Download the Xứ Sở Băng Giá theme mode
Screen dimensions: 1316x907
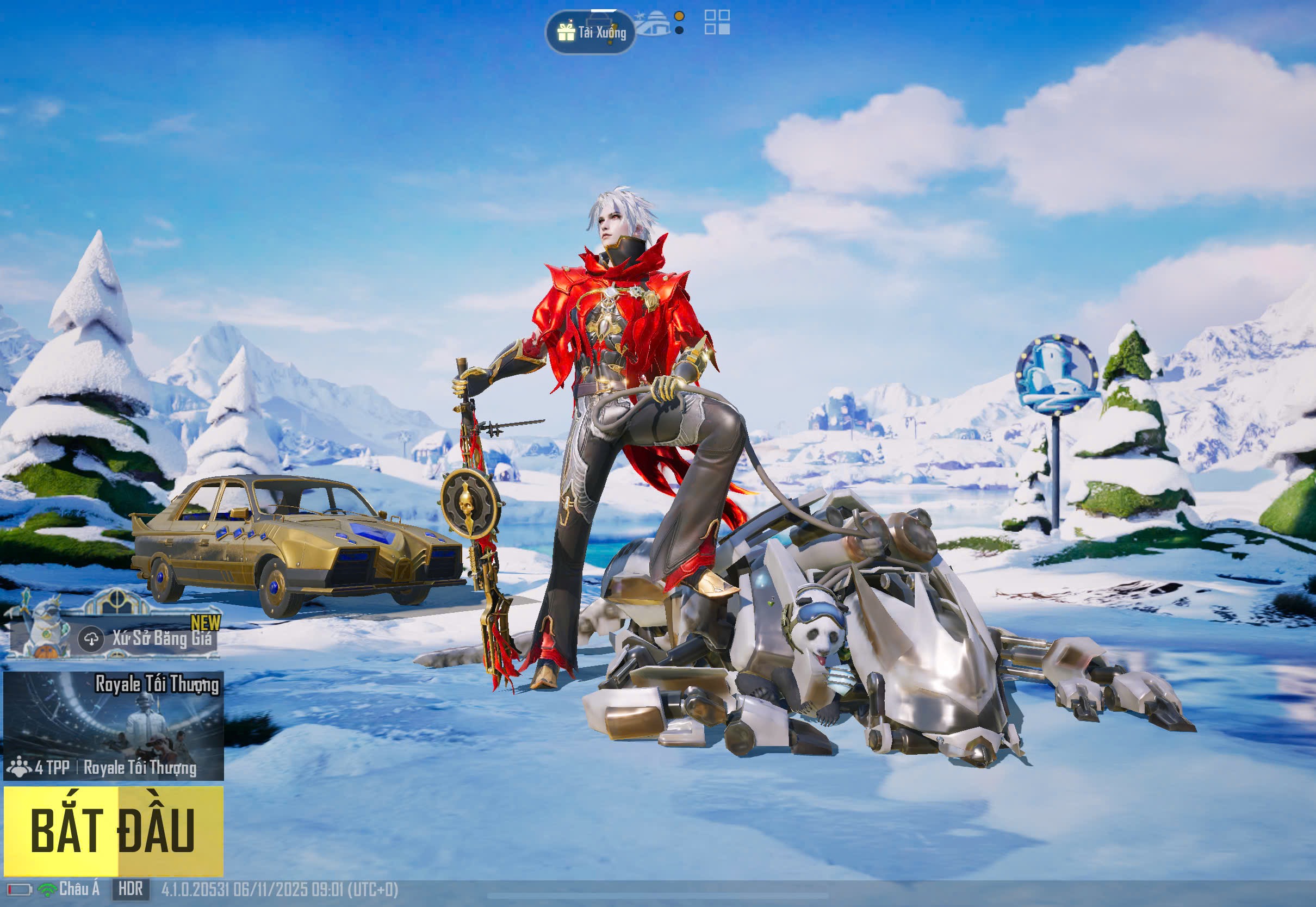coord(91,639)
